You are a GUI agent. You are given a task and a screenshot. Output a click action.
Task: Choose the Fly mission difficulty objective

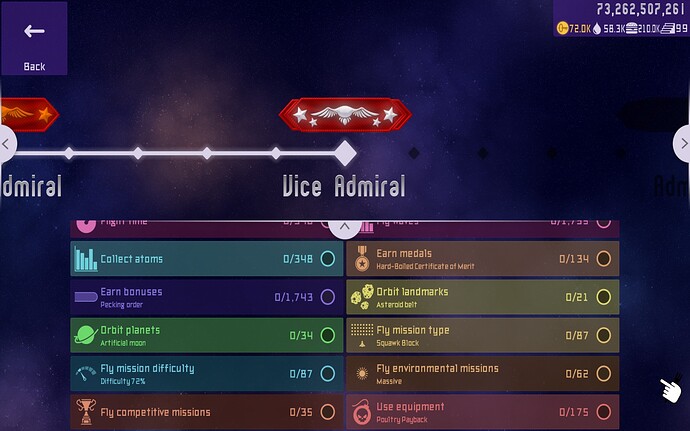point(205,373)
